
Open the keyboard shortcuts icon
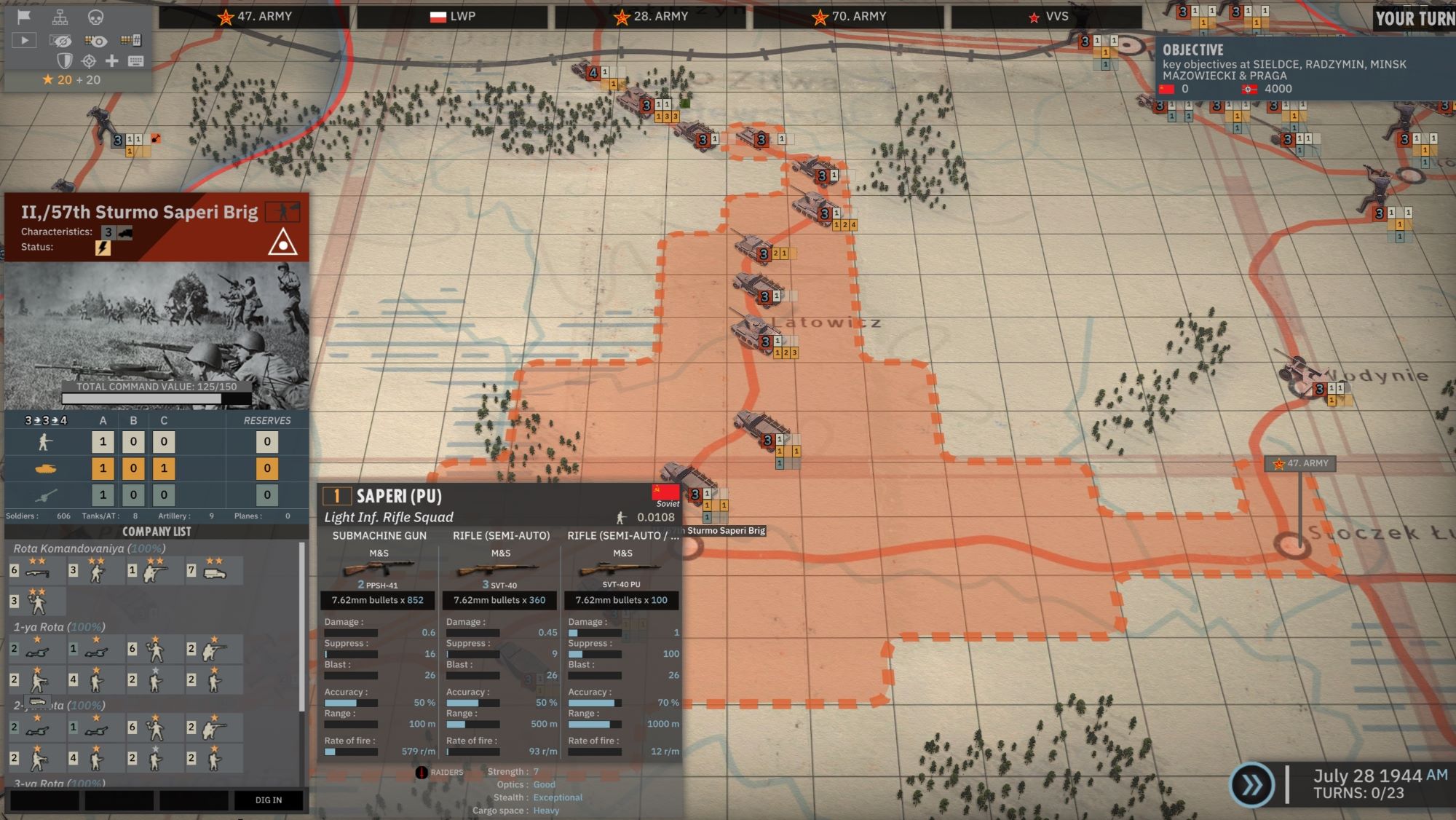[135, 61]
